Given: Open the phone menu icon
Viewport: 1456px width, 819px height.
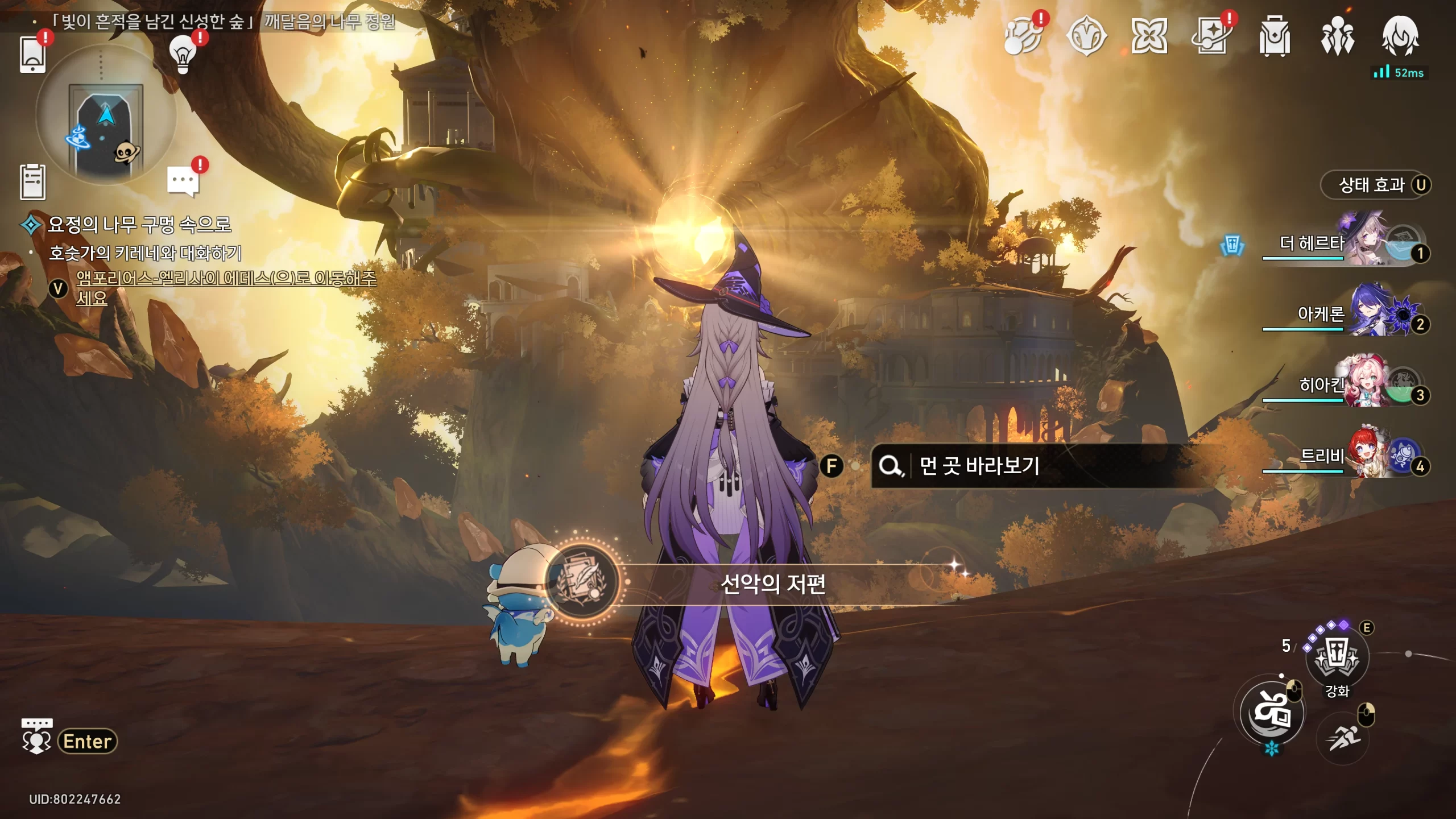Looking at the screenshot, I should (x=32, y=54).
